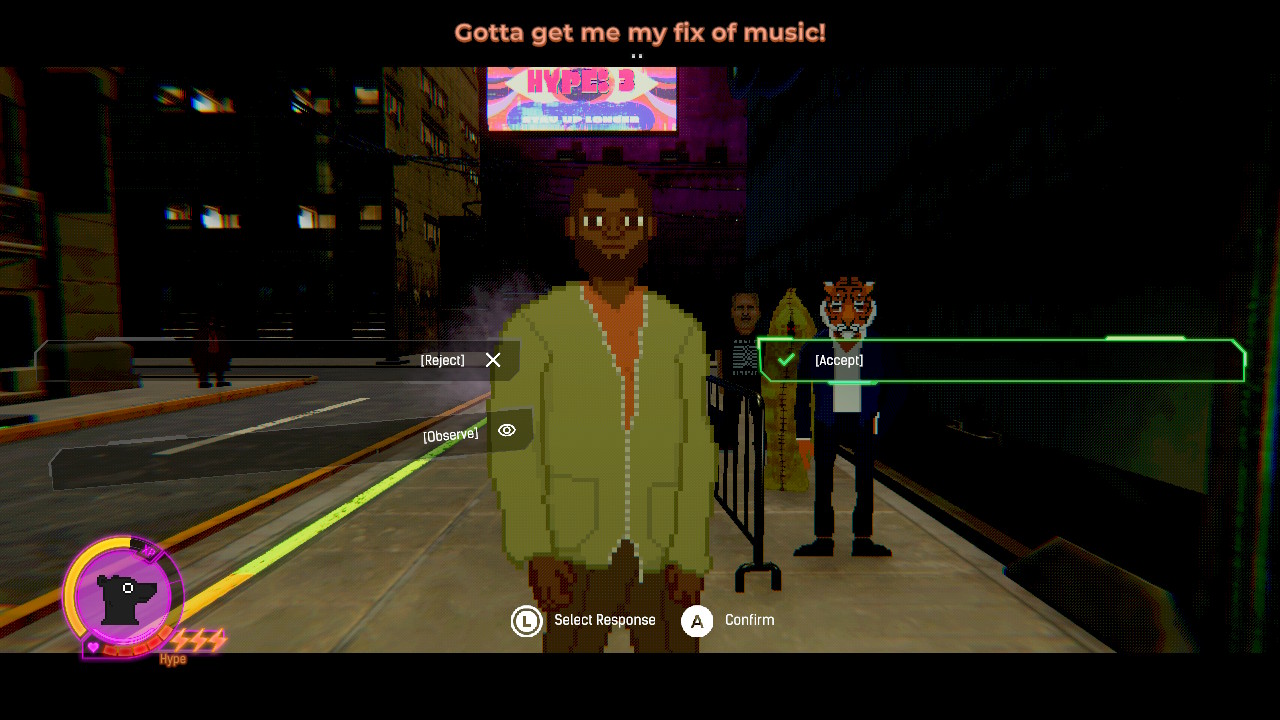Click the heart icon on the HUD
Screen dimensions: 1280x720
tap(92, 646)
